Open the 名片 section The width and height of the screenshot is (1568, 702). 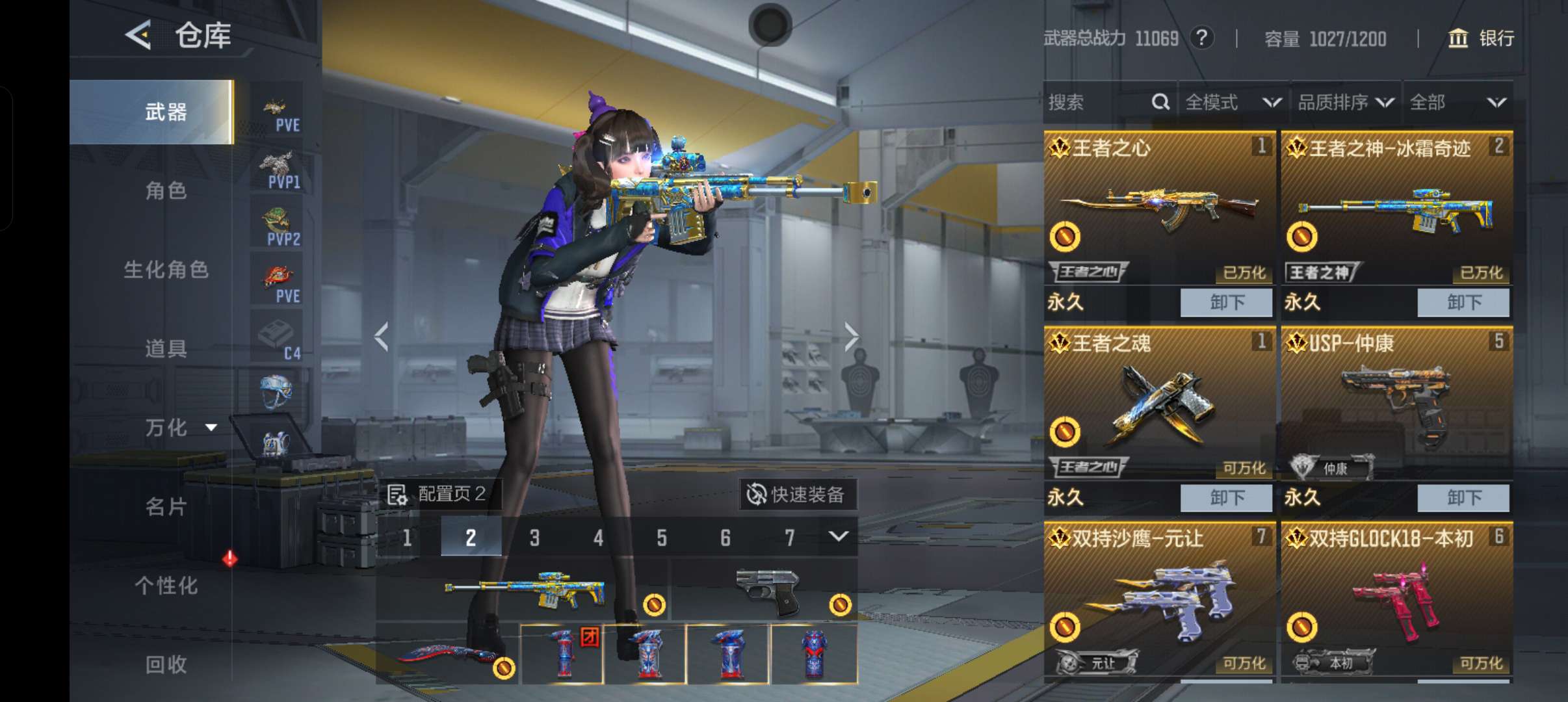pyautogui.click(x=166, y=506)
